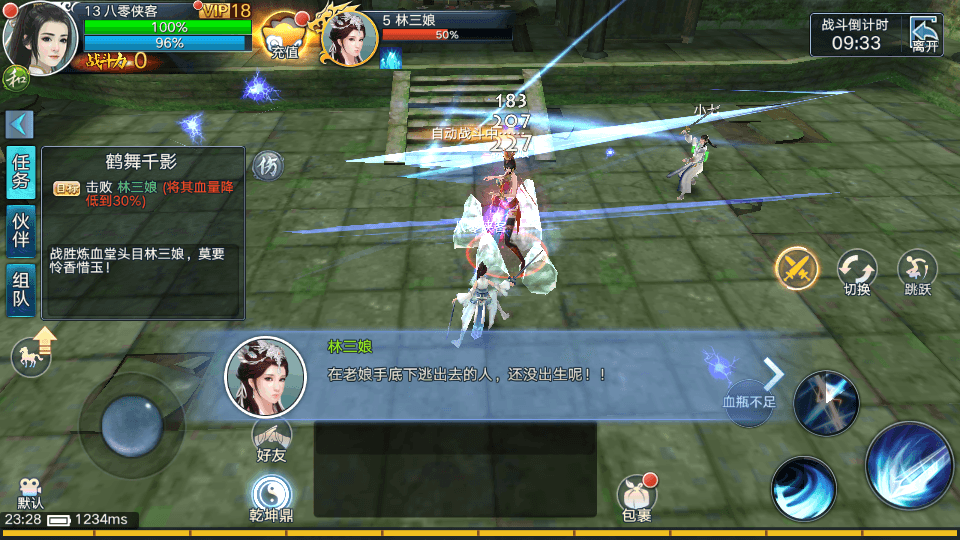Click the 离开 leave battle button

click(x=925, y=33)
